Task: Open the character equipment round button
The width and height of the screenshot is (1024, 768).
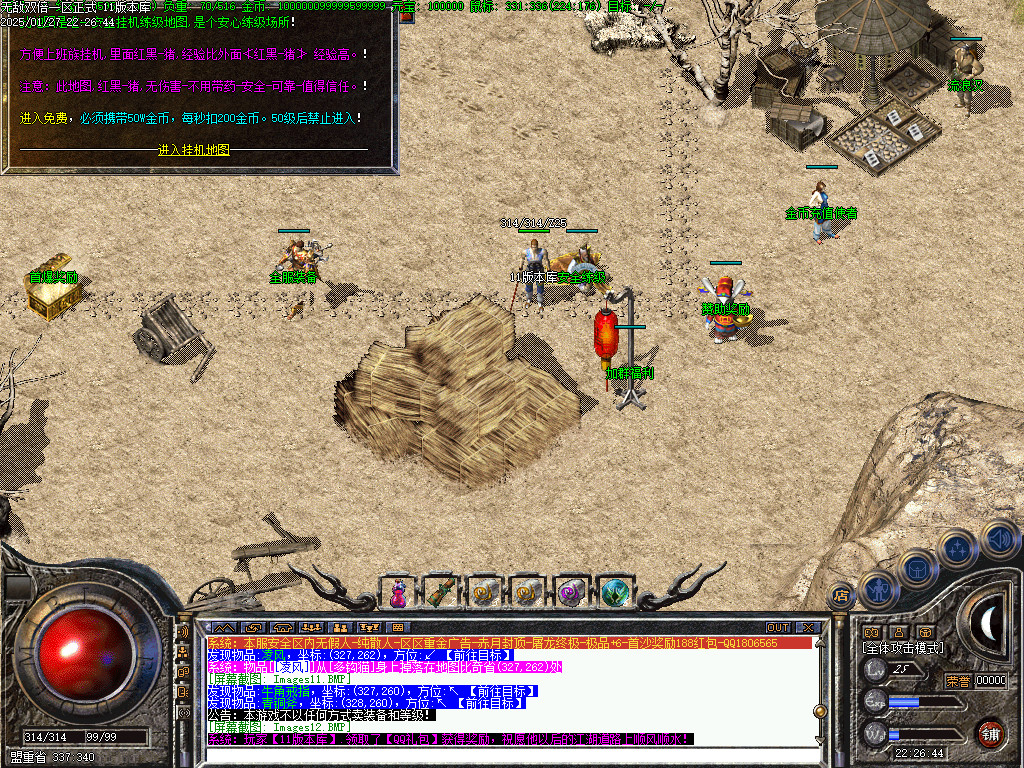Action: 877,591
